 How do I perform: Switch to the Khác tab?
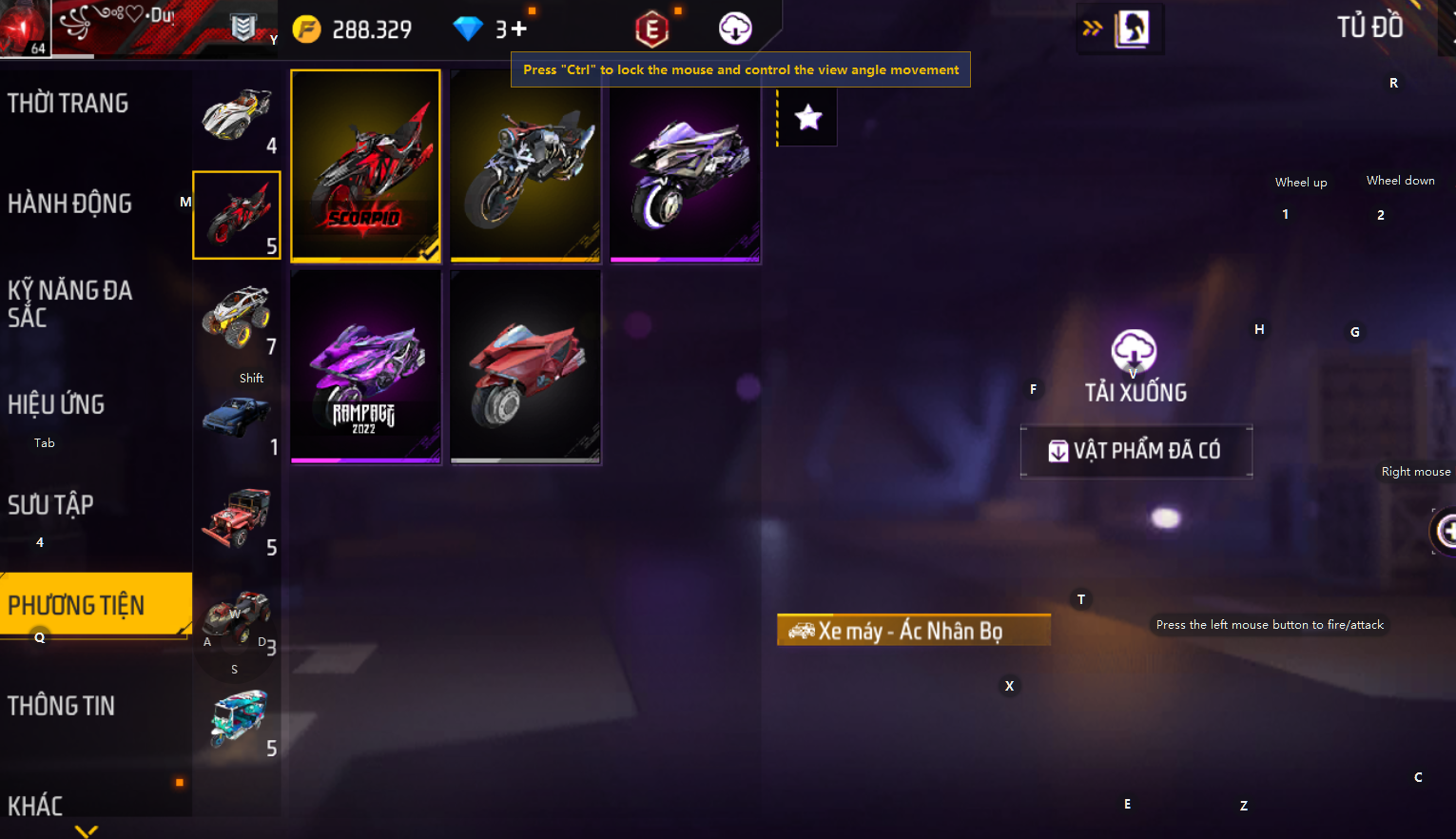click(x=36, y=806)
